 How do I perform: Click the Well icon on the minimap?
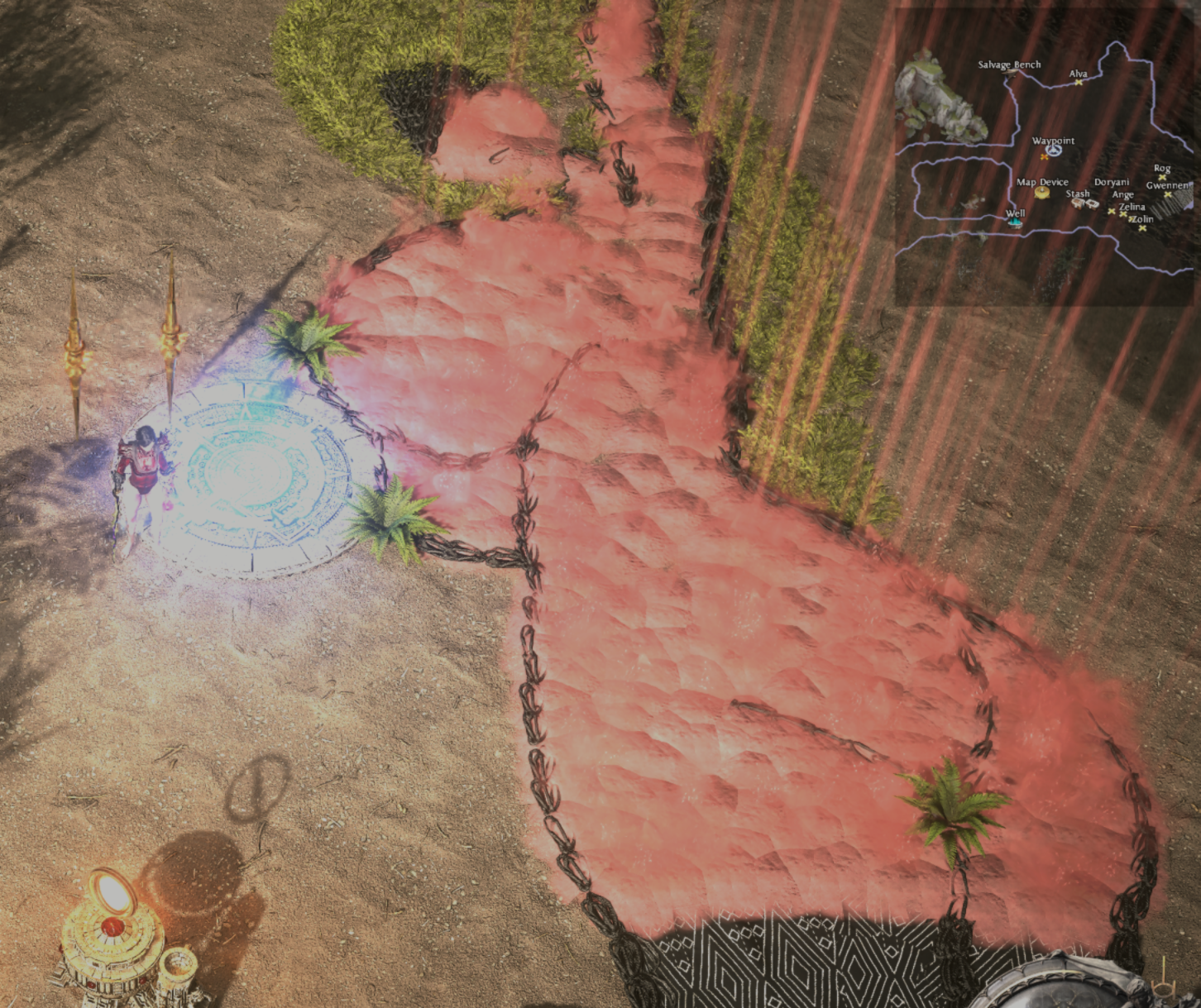[1015, 222]
